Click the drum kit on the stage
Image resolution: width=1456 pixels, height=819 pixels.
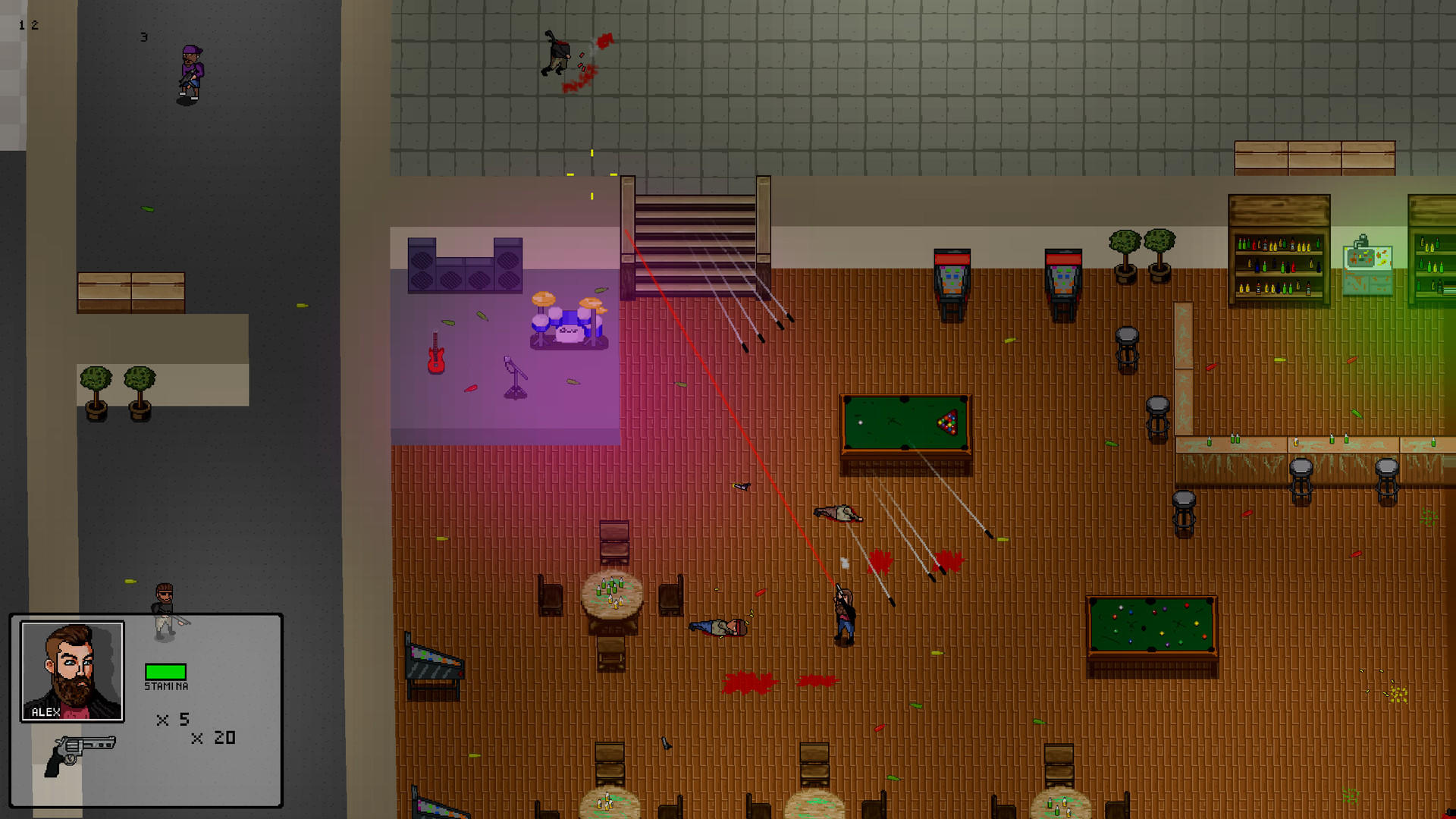point(567,318)
